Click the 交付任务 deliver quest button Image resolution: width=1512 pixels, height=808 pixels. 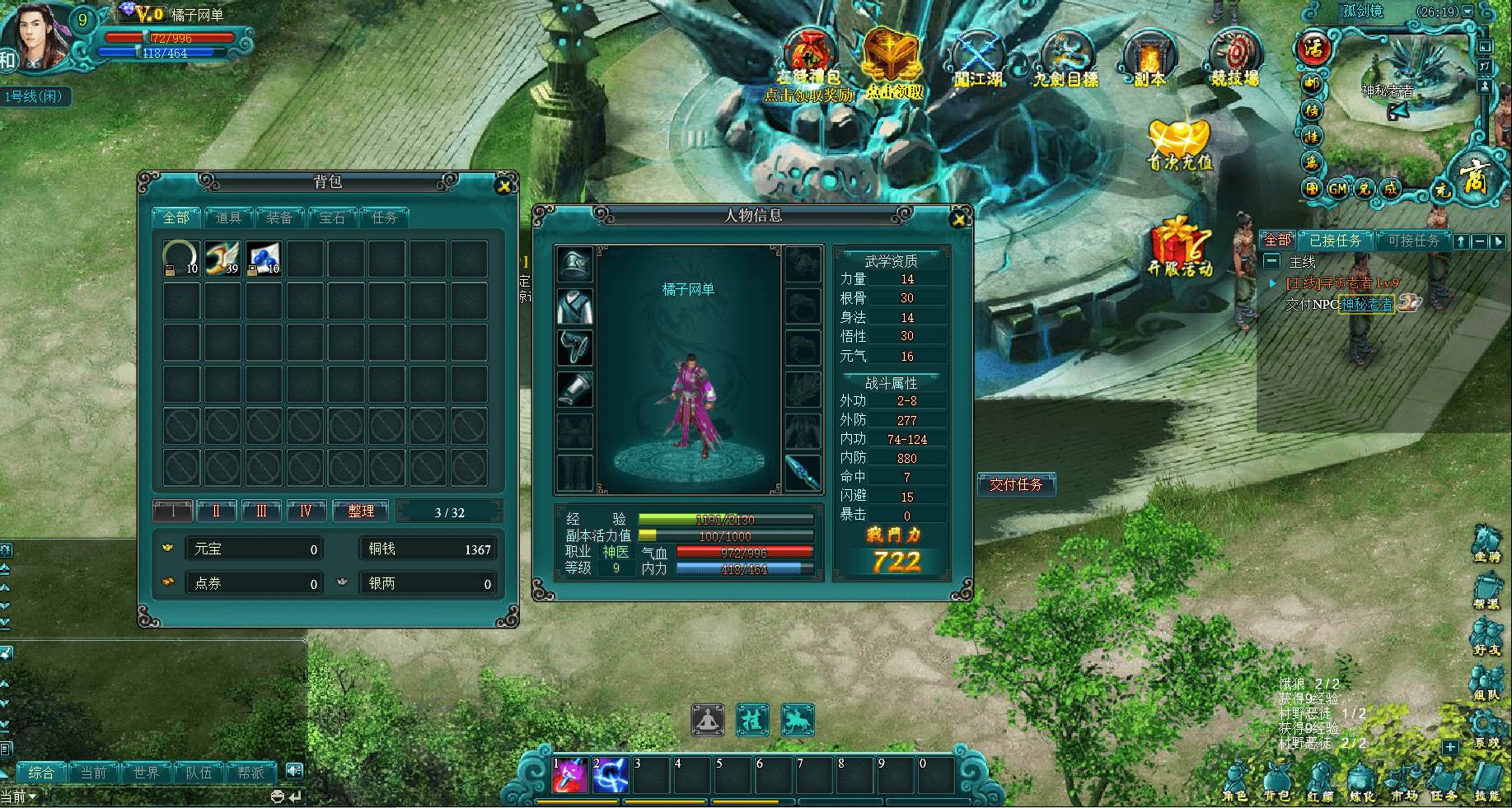1016,485
